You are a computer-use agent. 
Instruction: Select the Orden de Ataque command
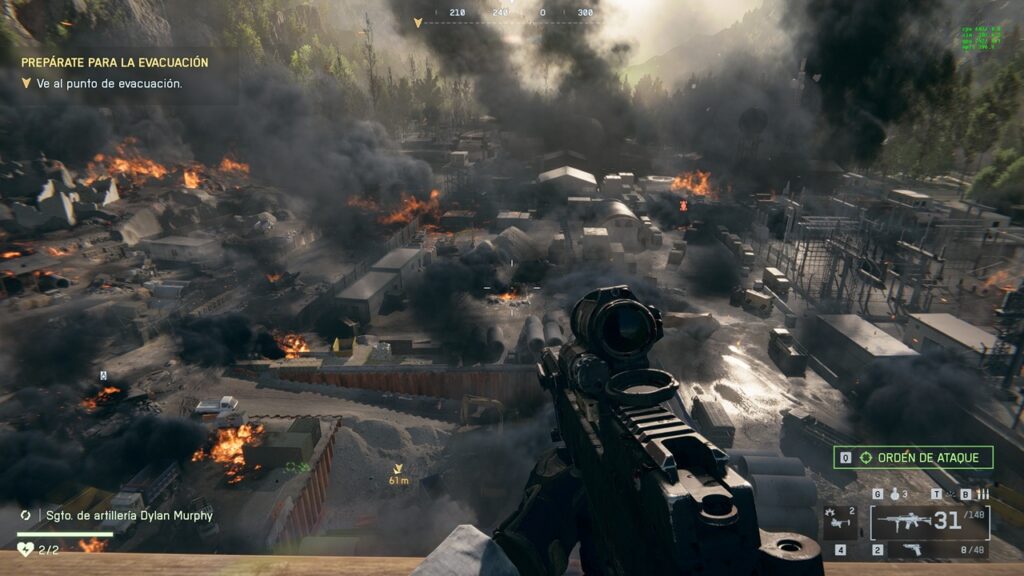tap(914, 458)
